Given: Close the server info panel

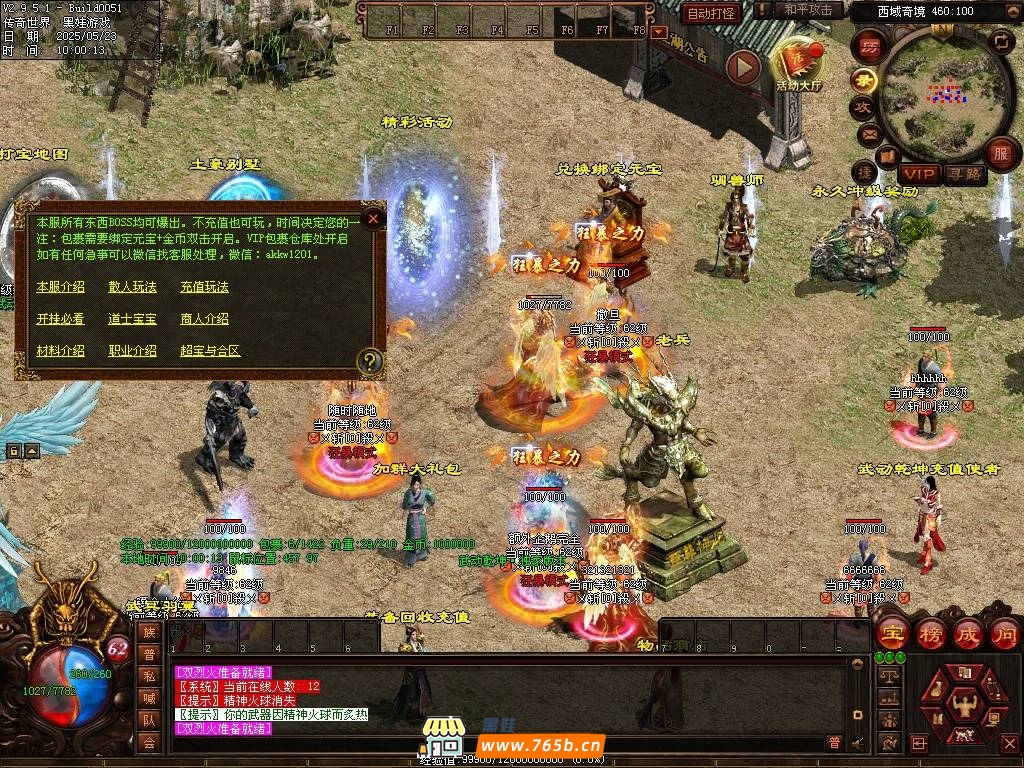Looking at the screenshot, I should [x=373, y=217].
